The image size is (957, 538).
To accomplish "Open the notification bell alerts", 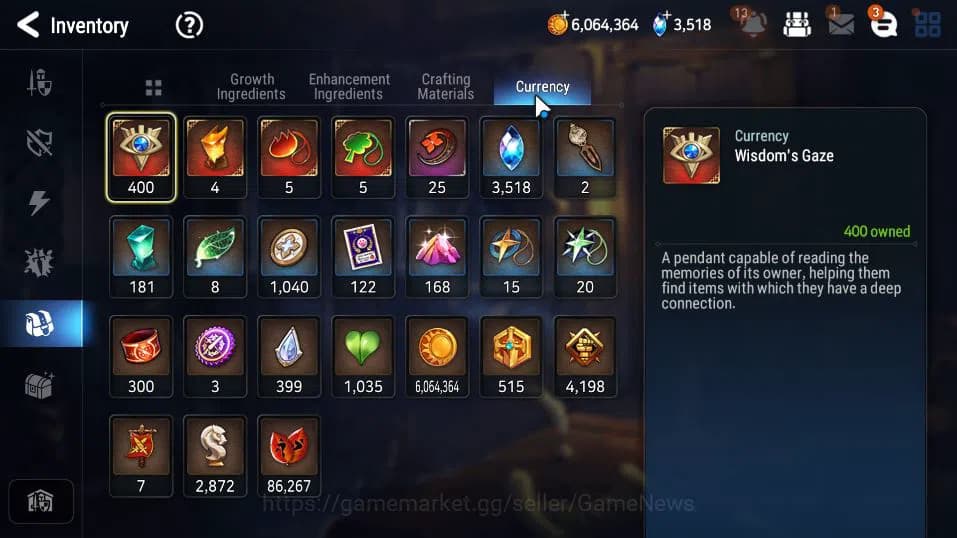I will coord(751,25).
